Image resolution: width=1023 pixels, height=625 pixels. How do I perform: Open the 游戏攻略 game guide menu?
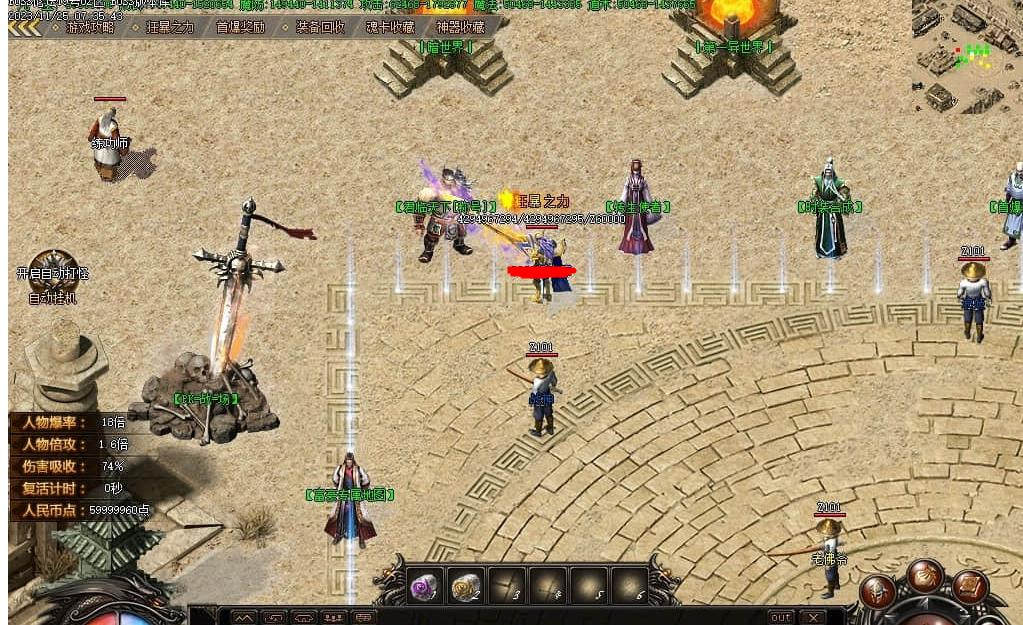click(x=90, y=27)
